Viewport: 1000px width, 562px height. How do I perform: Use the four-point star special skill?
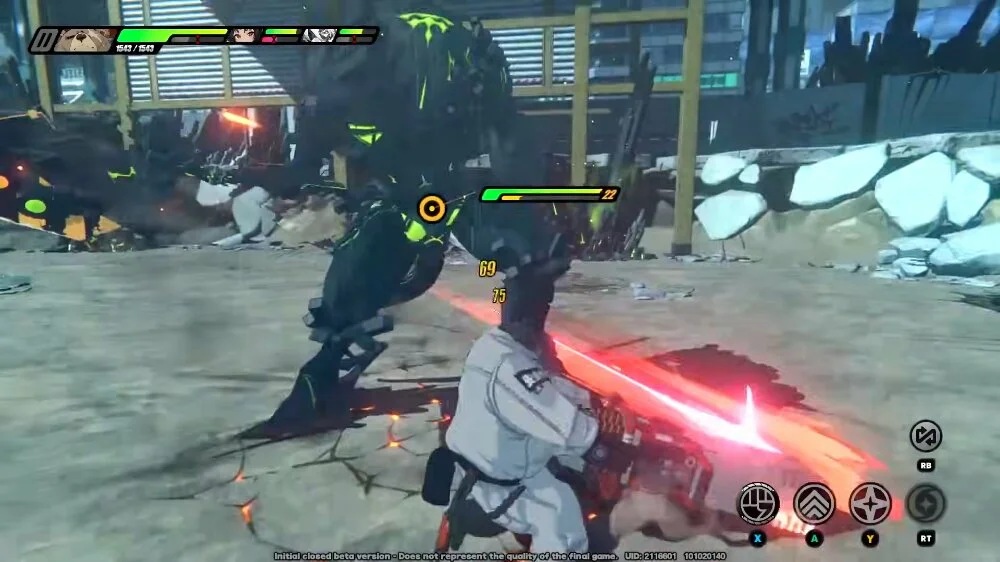click(x=870, y=503)
